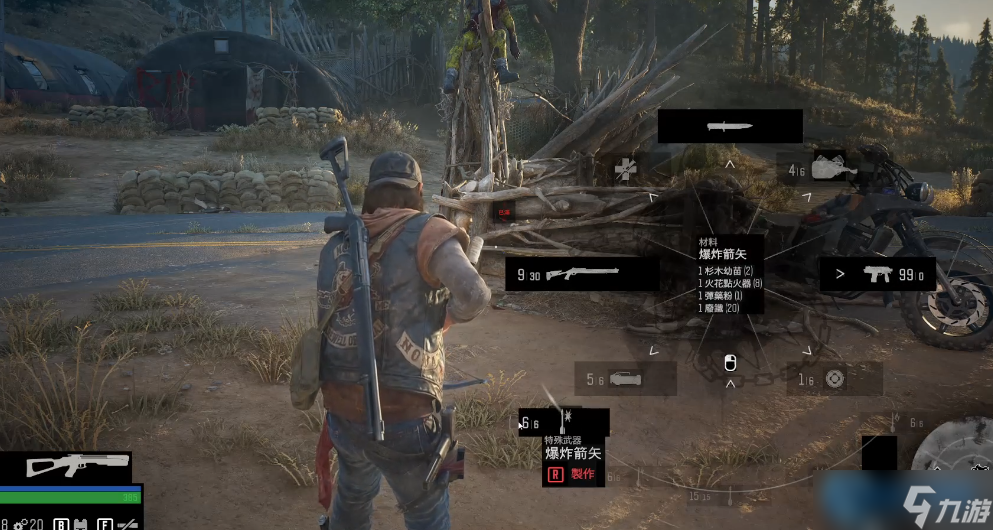Choose the round proximity mine slot
Screen dimensions: 993x530
tap(833, 378)
